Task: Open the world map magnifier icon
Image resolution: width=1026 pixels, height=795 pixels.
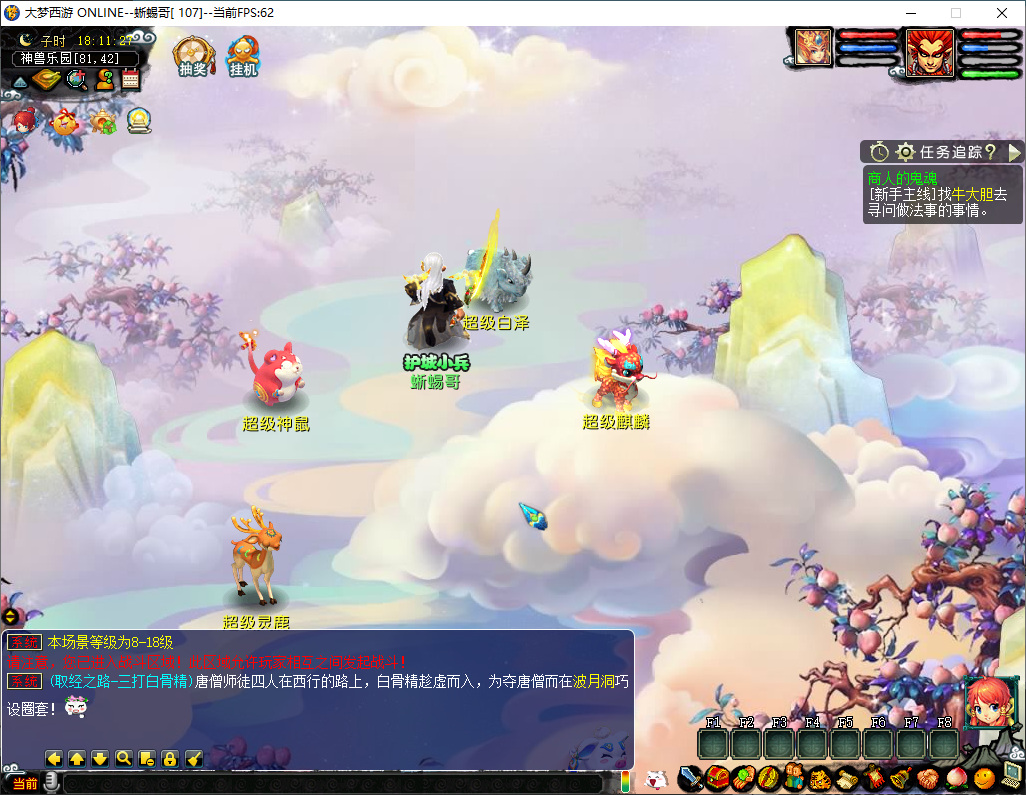Action: (x=76, y=80)
